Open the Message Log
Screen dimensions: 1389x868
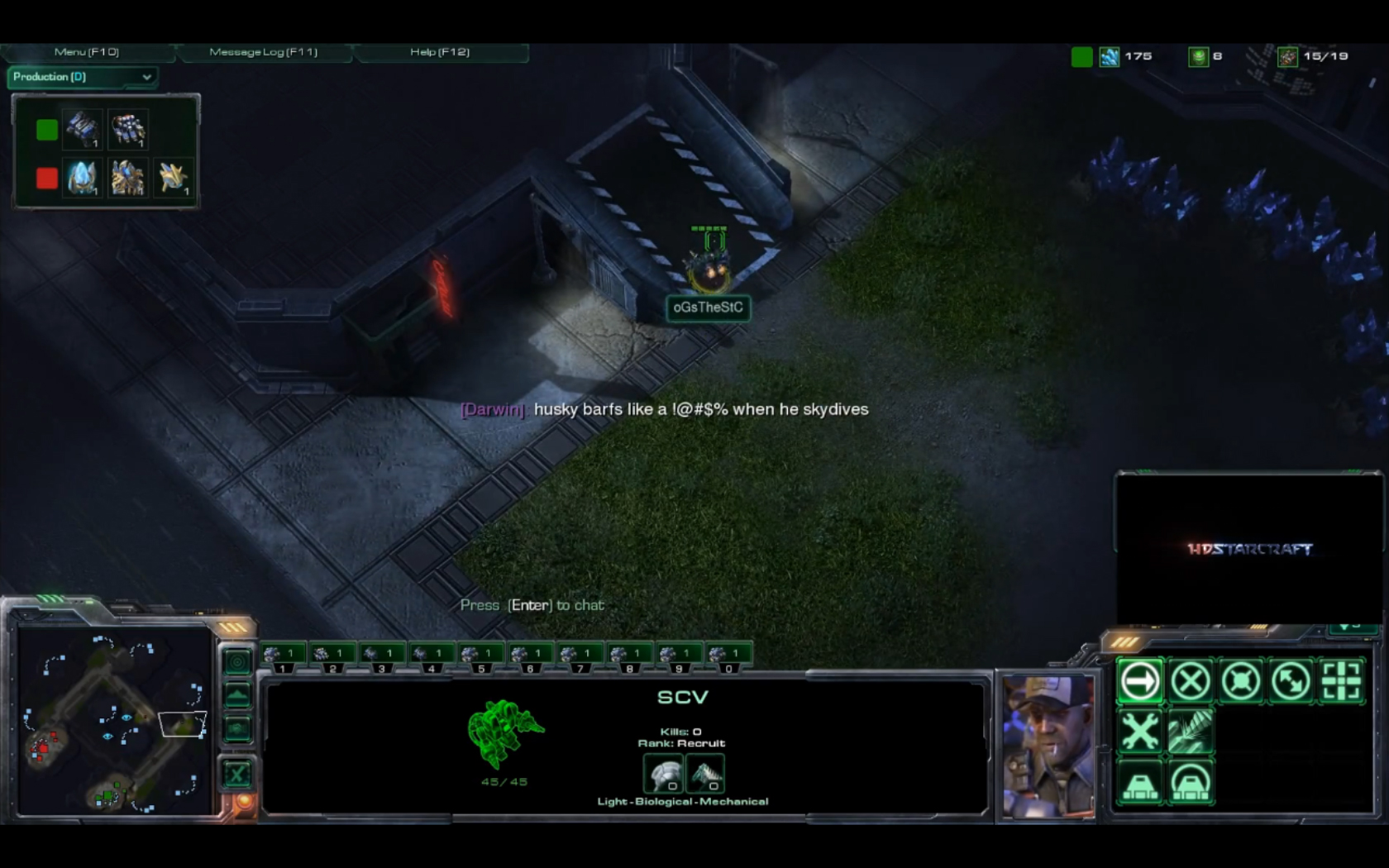point(264,52)
